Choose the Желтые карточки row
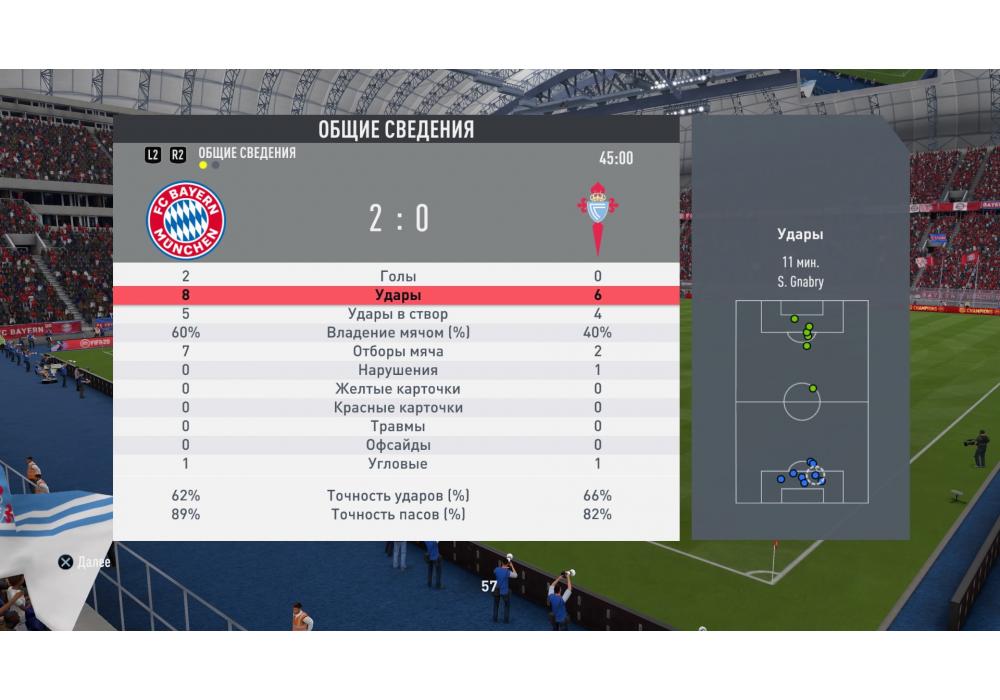Viewport: 1000px width, 700px height. click(398, 389)
